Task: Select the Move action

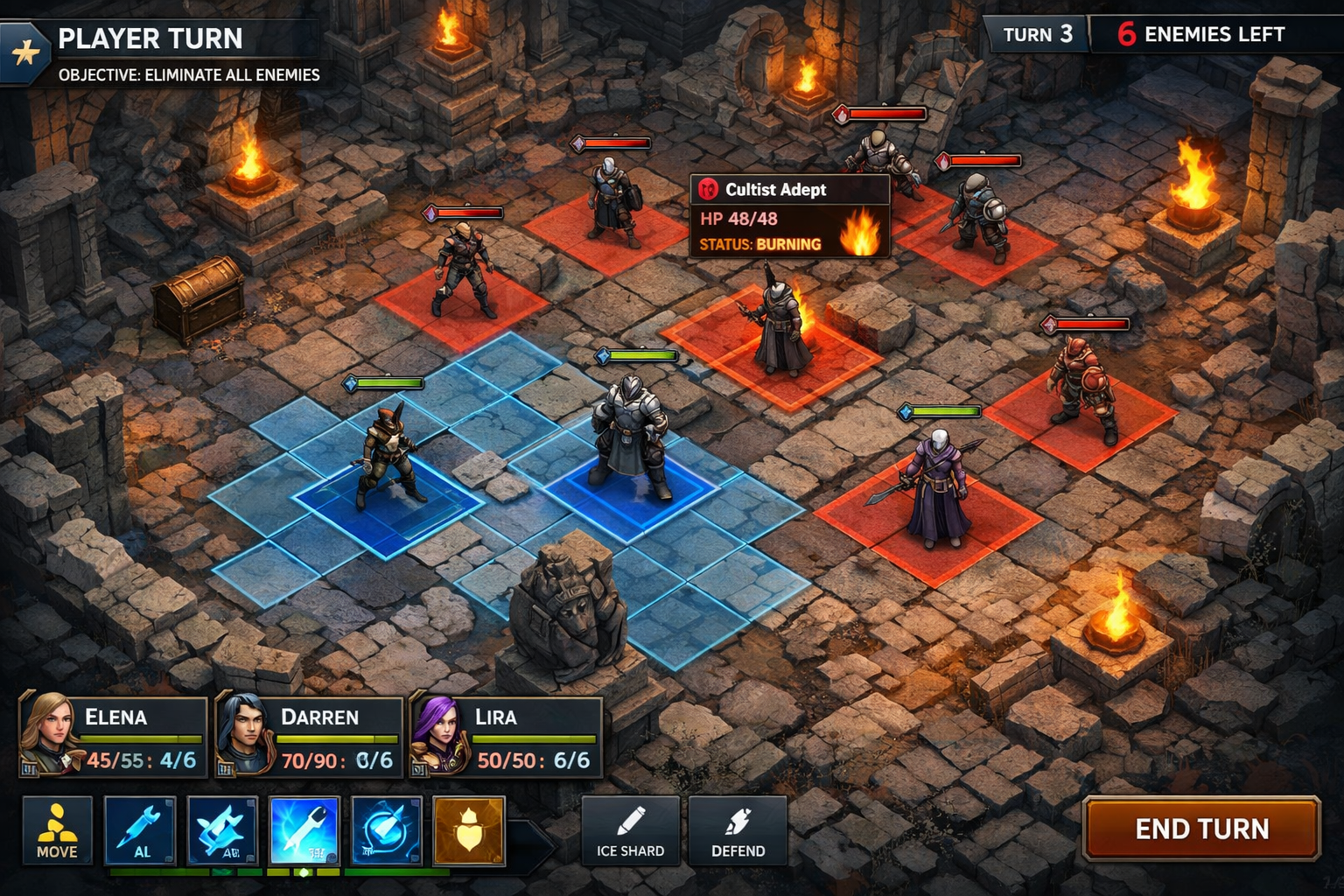Action: (57, 829)
